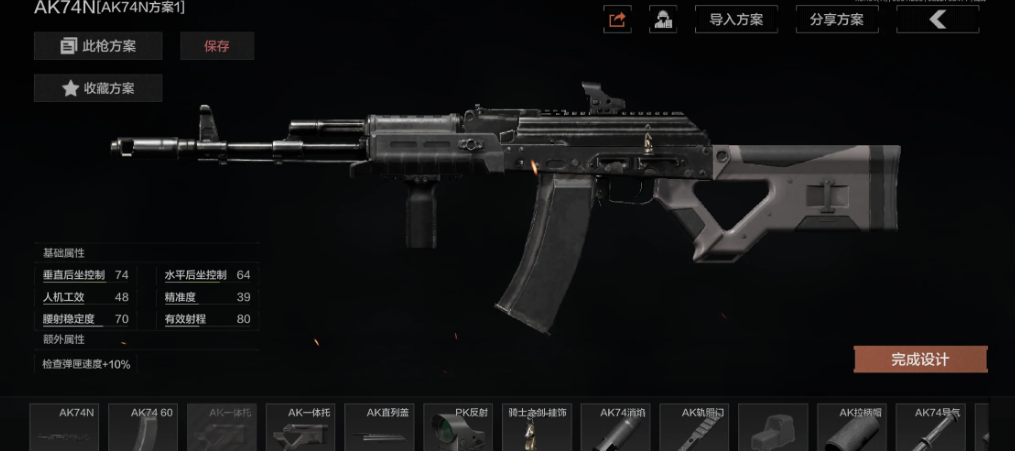Viewport: 1015px width, 451px height.
Task: Open 收藏方案 favorite builds
Action: coord(98,88)
